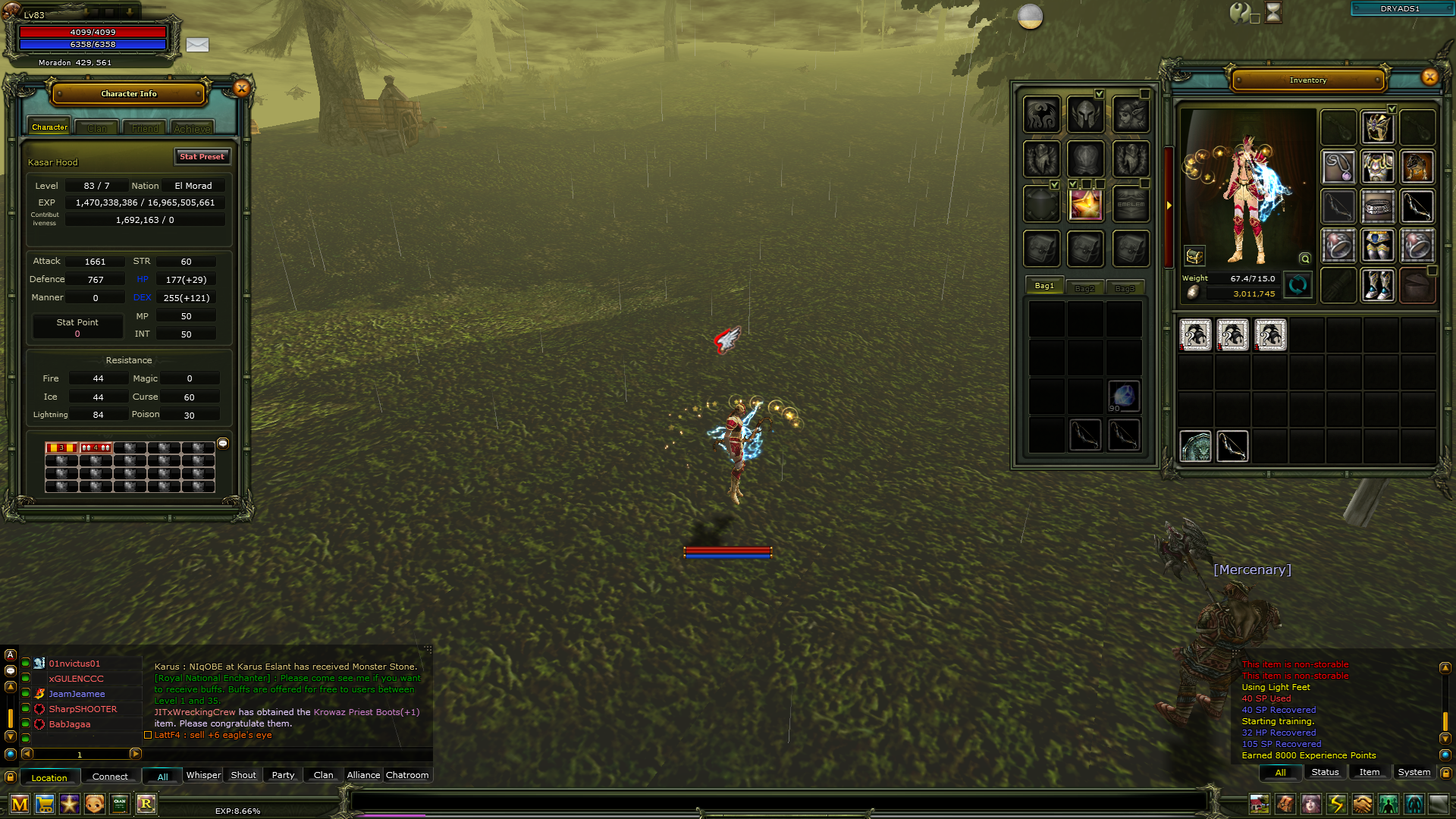
Task: Toggle the emblem slot checkbox
Action: [x=1144, y=184]
